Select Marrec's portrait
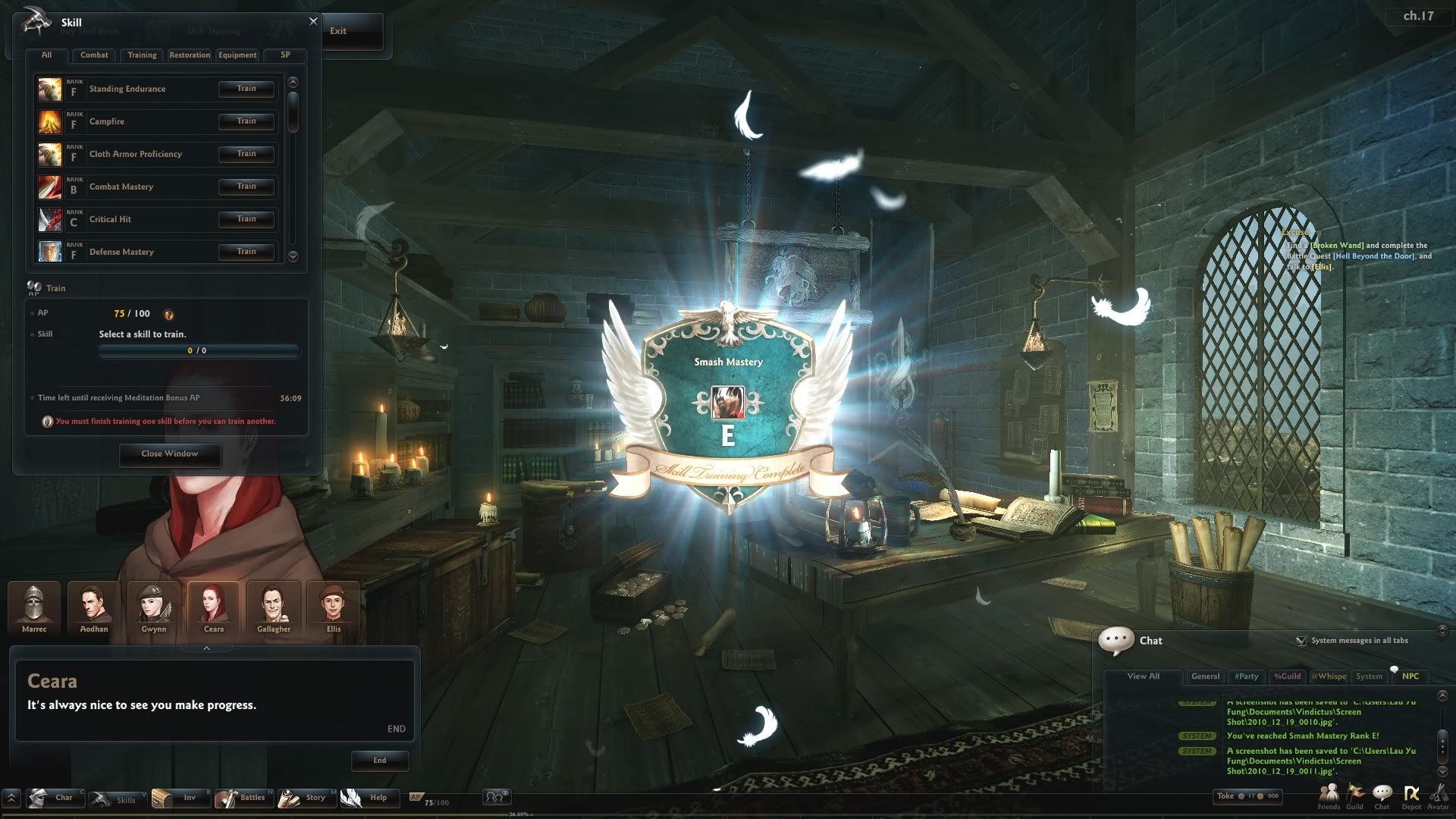1456x819 pixels. coord(34,607)
